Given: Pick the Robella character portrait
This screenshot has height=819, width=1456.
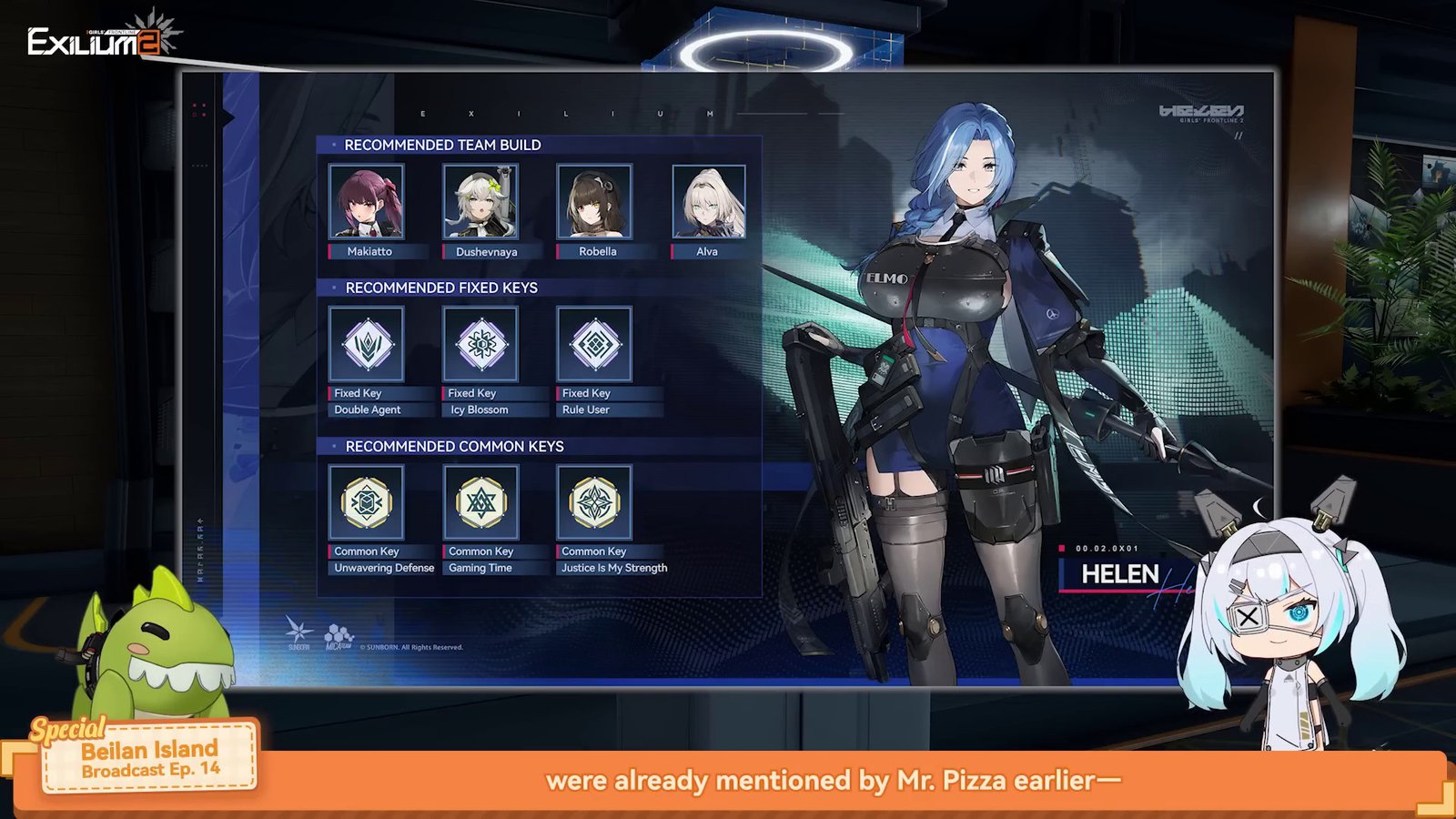Looking at the screenshot, I should [x=594, y=202].
